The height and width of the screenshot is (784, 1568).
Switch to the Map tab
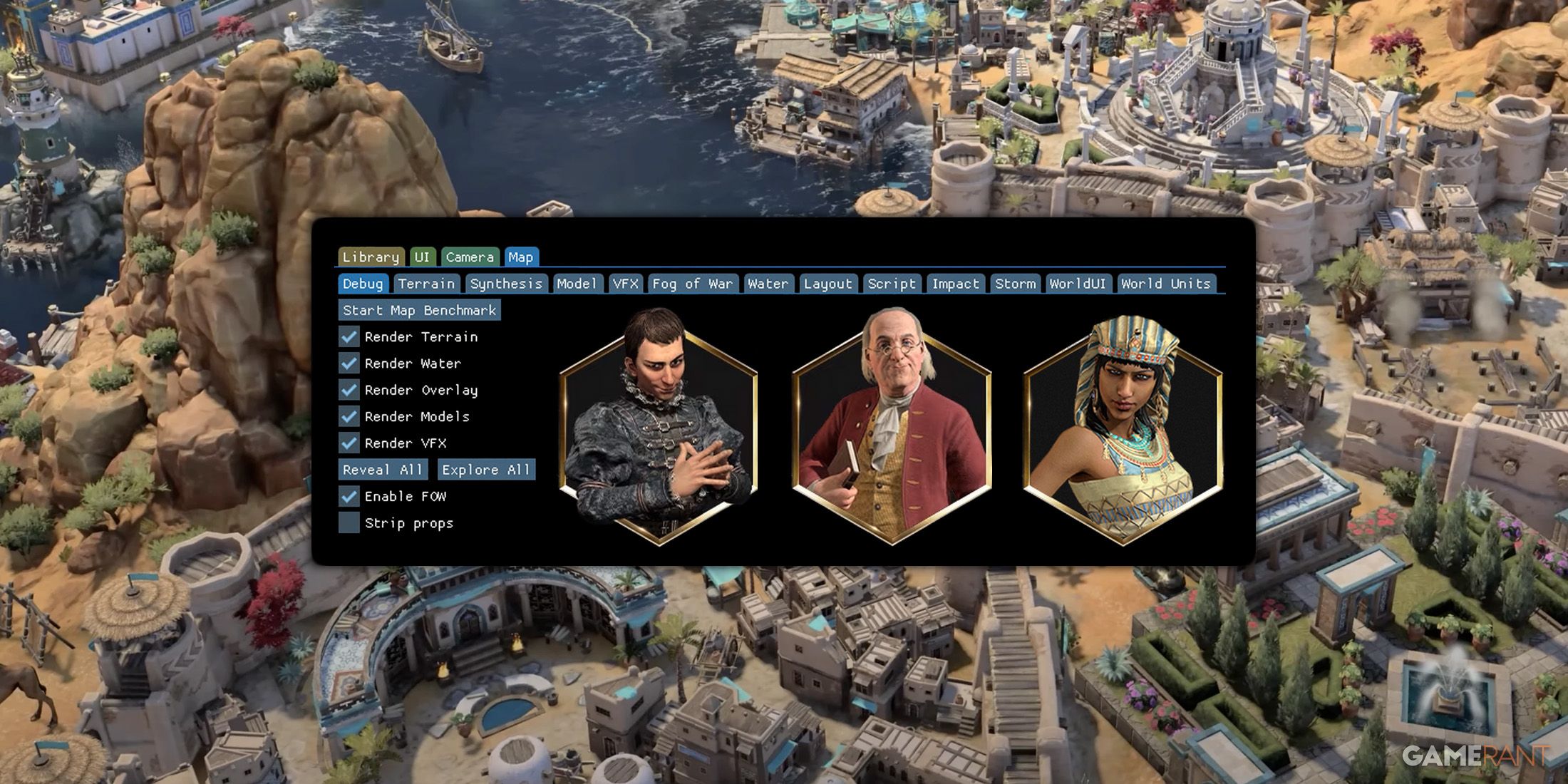tap(522, 257)
